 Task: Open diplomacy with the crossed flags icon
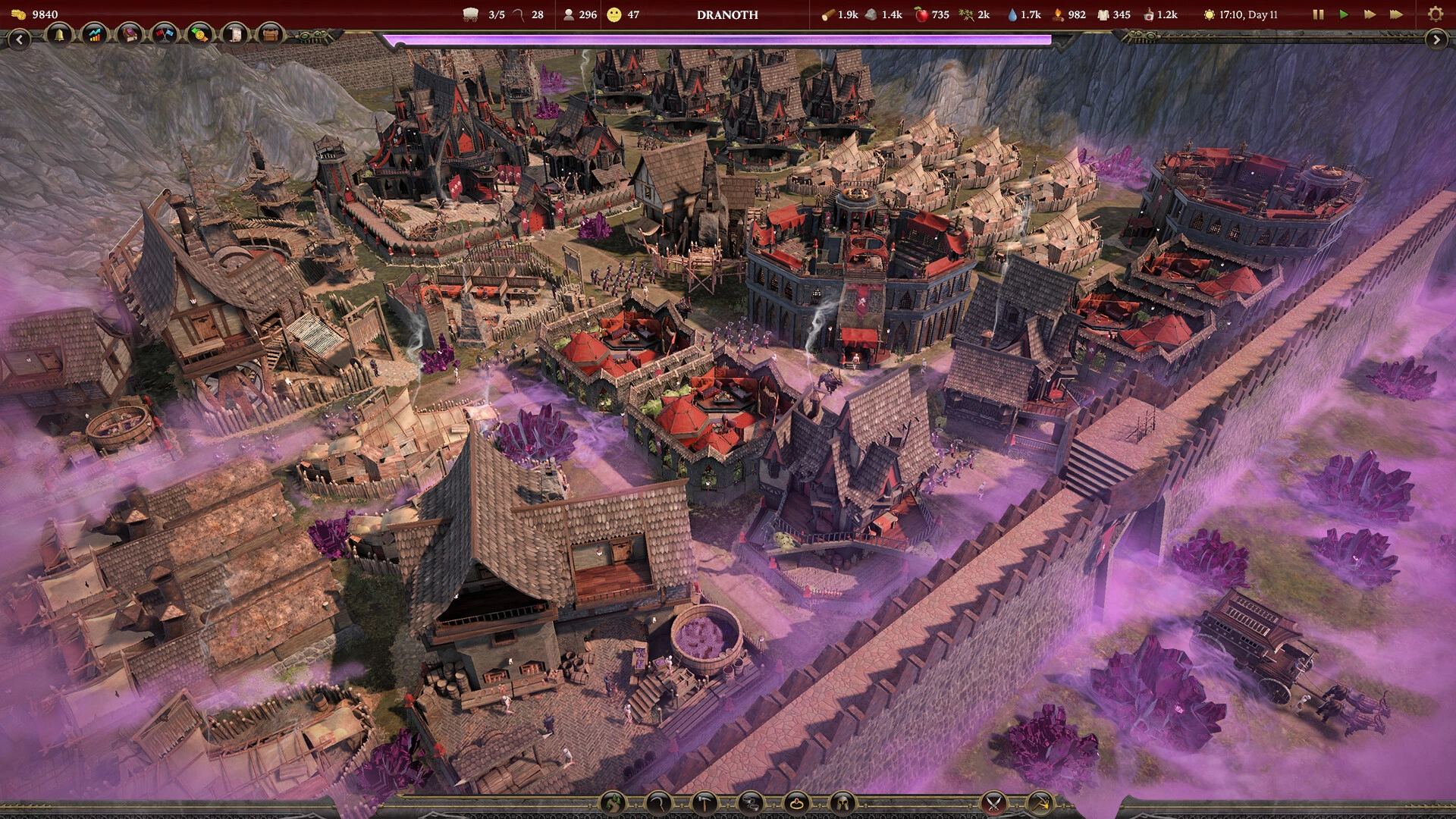click(x=165, y=35)
